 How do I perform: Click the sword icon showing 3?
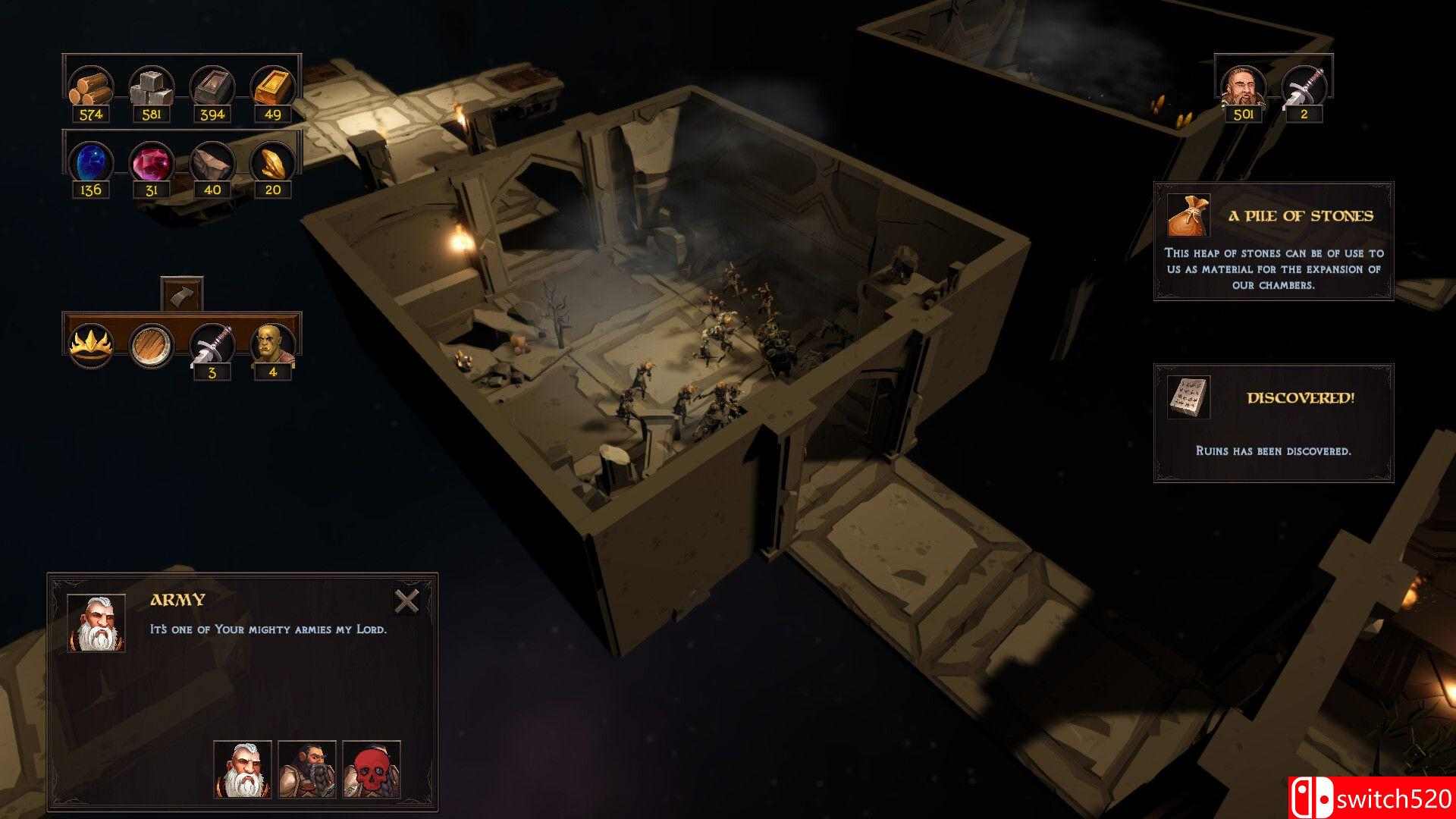(212, 345)
